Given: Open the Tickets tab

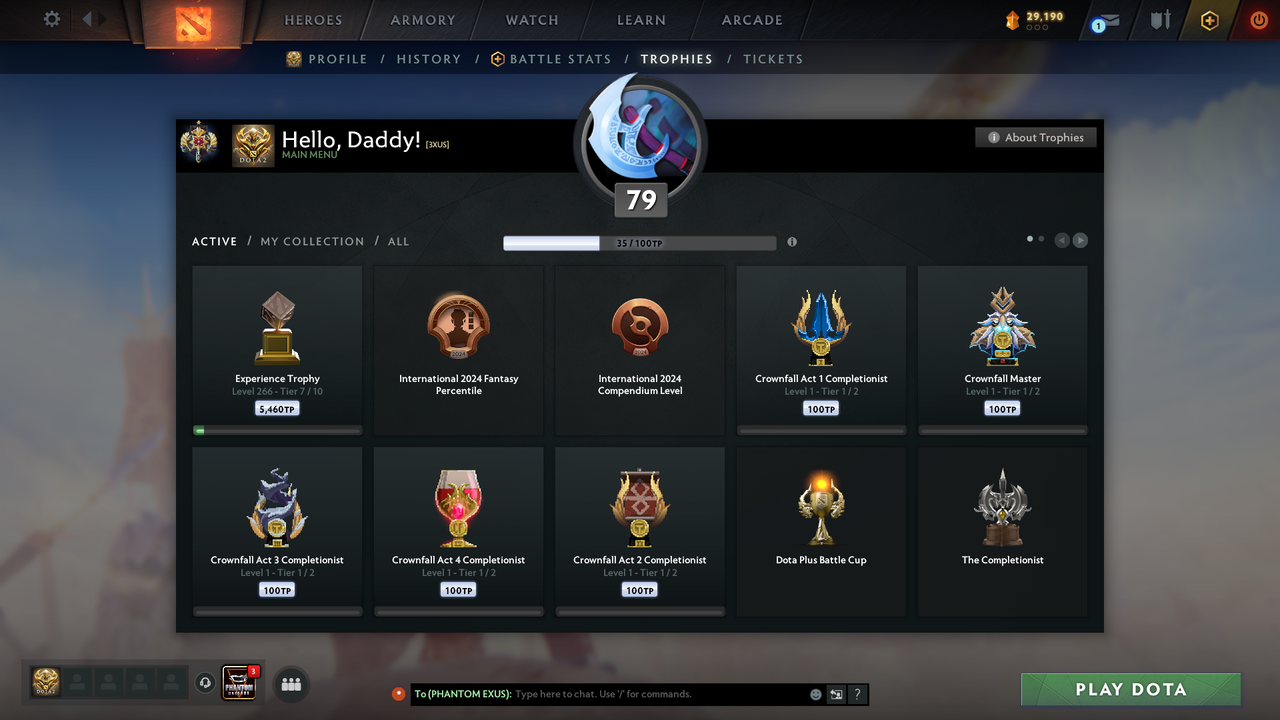Looking at the screenshot, I should pyautogui.click(x=773, y=59).
